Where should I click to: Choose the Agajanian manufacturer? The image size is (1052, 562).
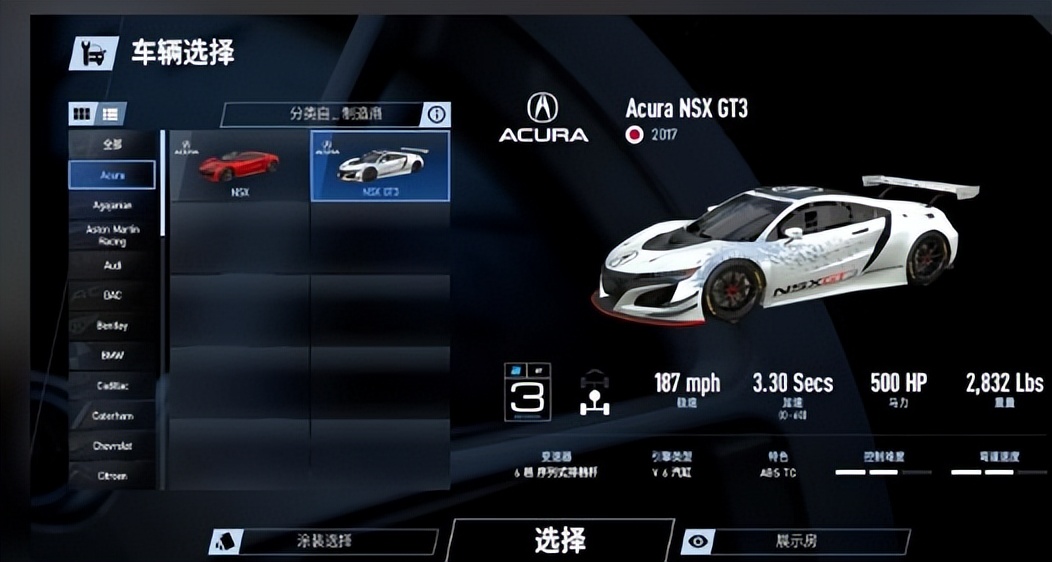point(112,205)
